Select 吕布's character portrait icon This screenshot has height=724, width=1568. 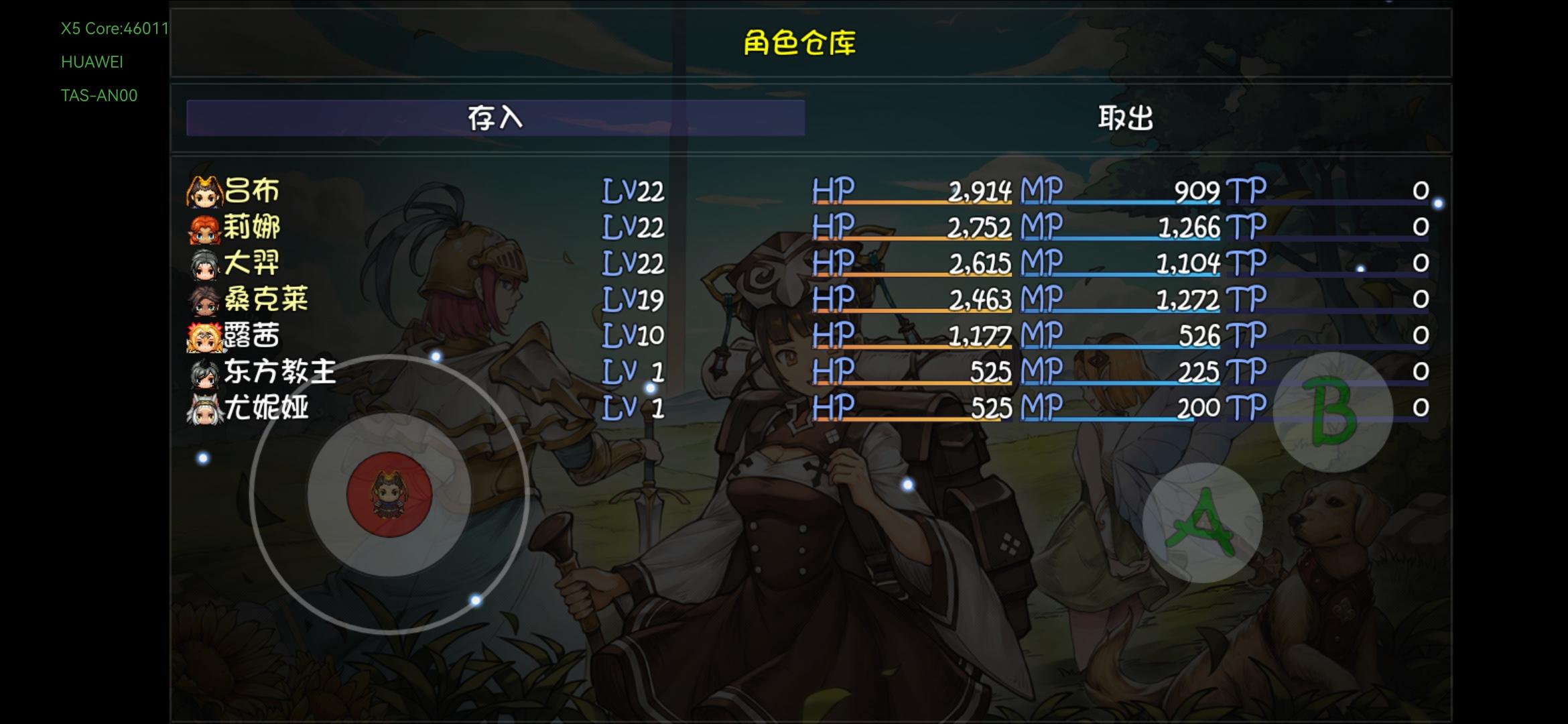click(x=204, y=191)
